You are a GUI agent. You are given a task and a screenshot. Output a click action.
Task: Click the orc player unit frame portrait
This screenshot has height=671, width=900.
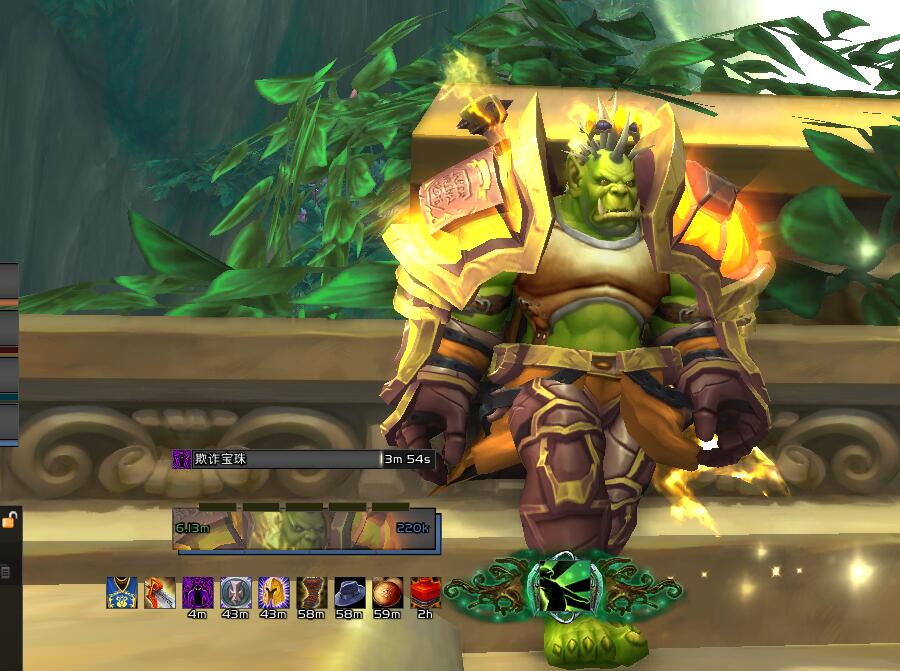tap(304, 529)
